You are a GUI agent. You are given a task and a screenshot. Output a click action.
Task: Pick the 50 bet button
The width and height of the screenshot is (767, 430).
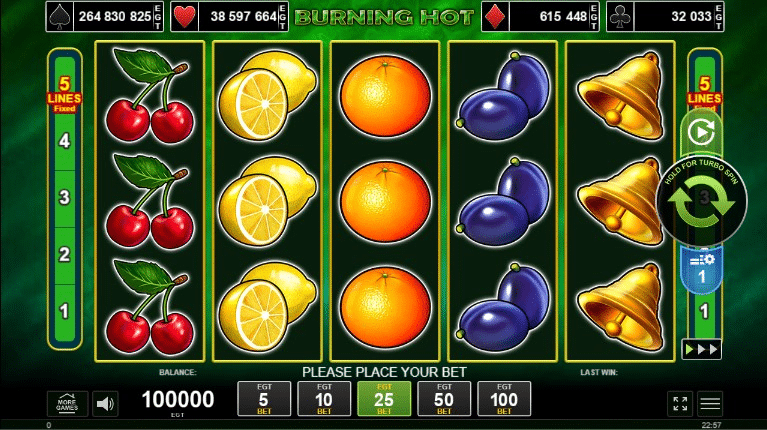[x=444, y=399]
